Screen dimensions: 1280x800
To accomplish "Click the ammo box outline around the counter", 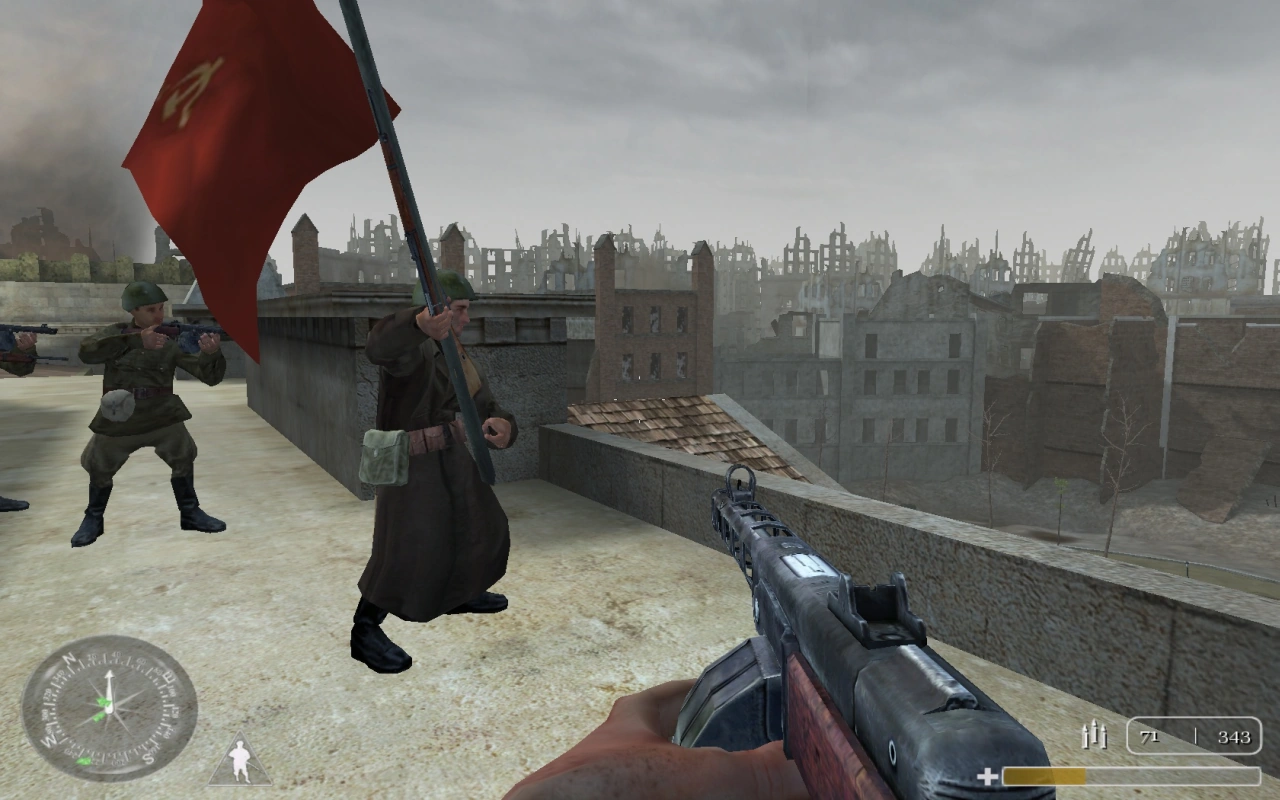I will 1194,718.
